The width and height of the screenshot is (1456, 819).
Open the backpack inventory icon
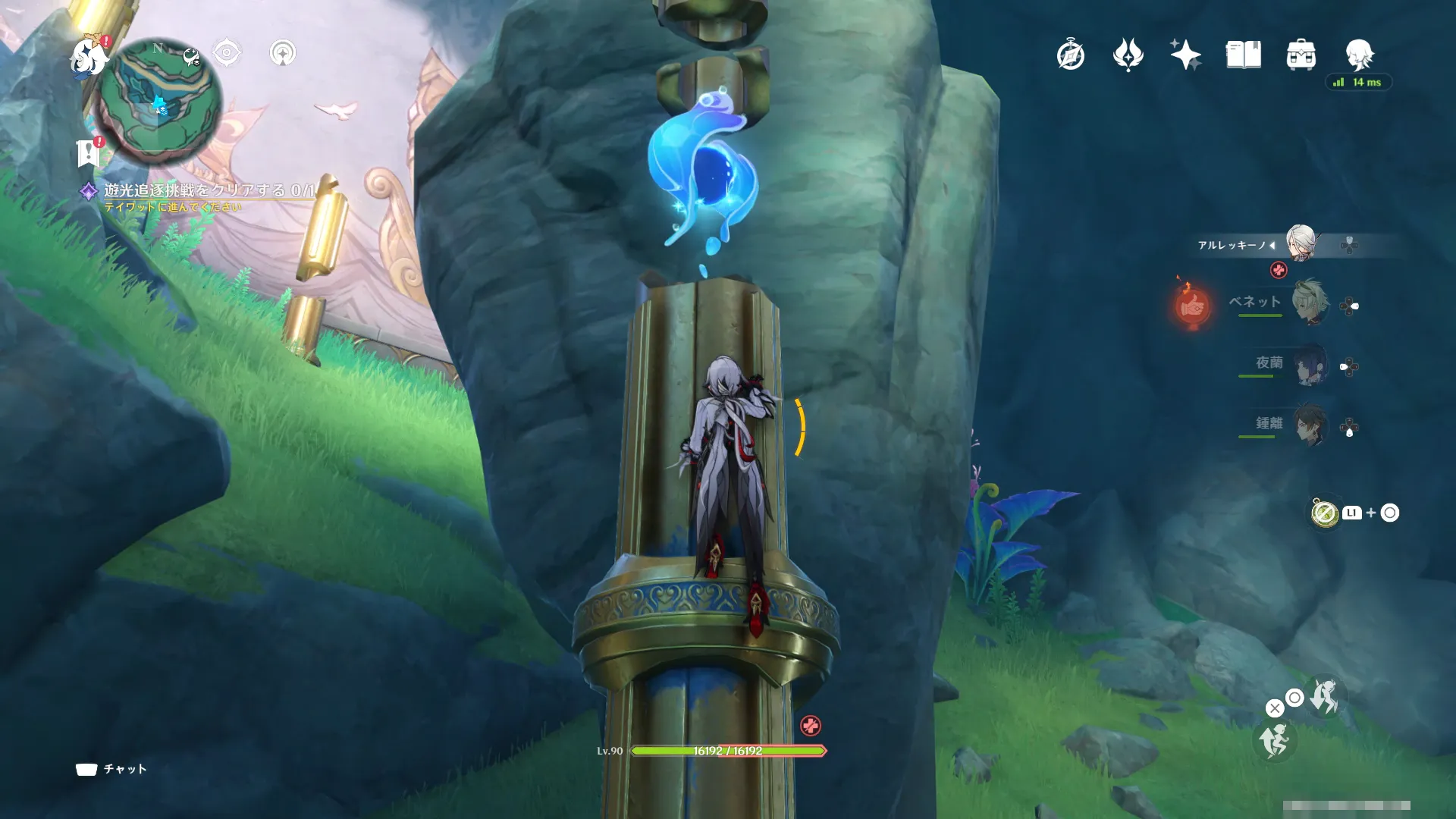coord(1301,55)
